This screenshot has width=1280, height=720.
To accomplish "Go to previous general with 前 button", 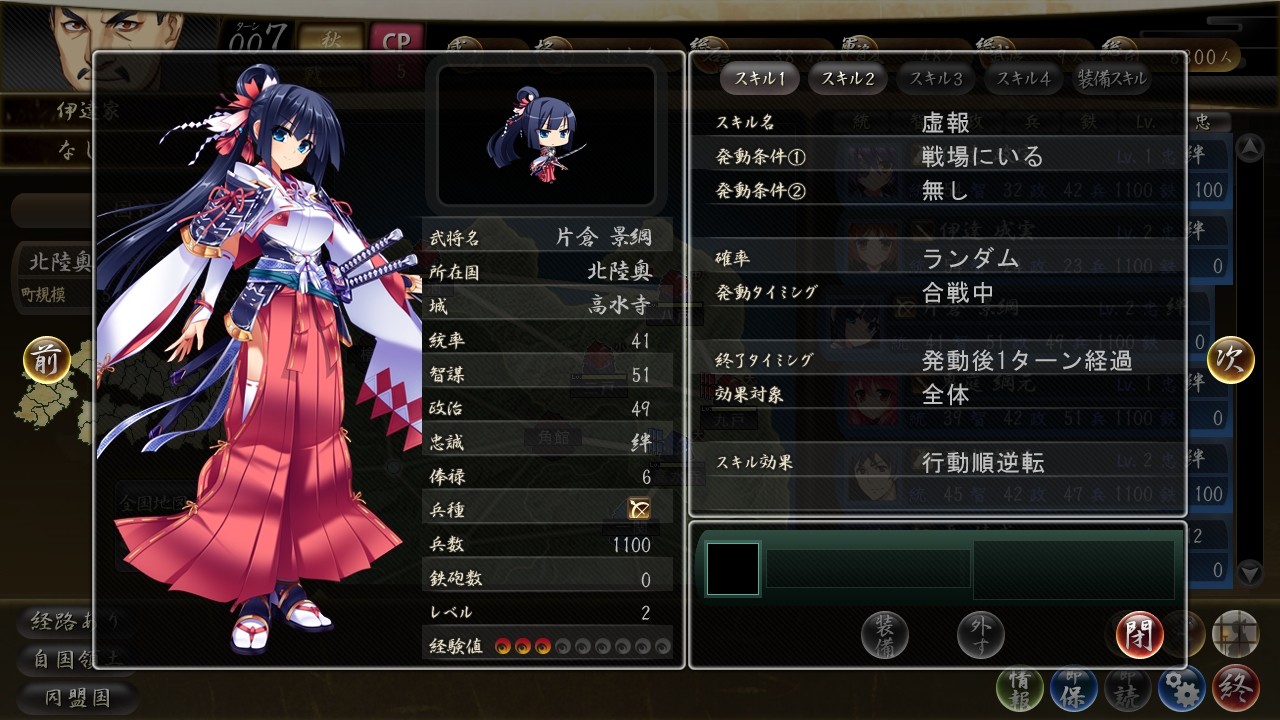I will point(47,360).
